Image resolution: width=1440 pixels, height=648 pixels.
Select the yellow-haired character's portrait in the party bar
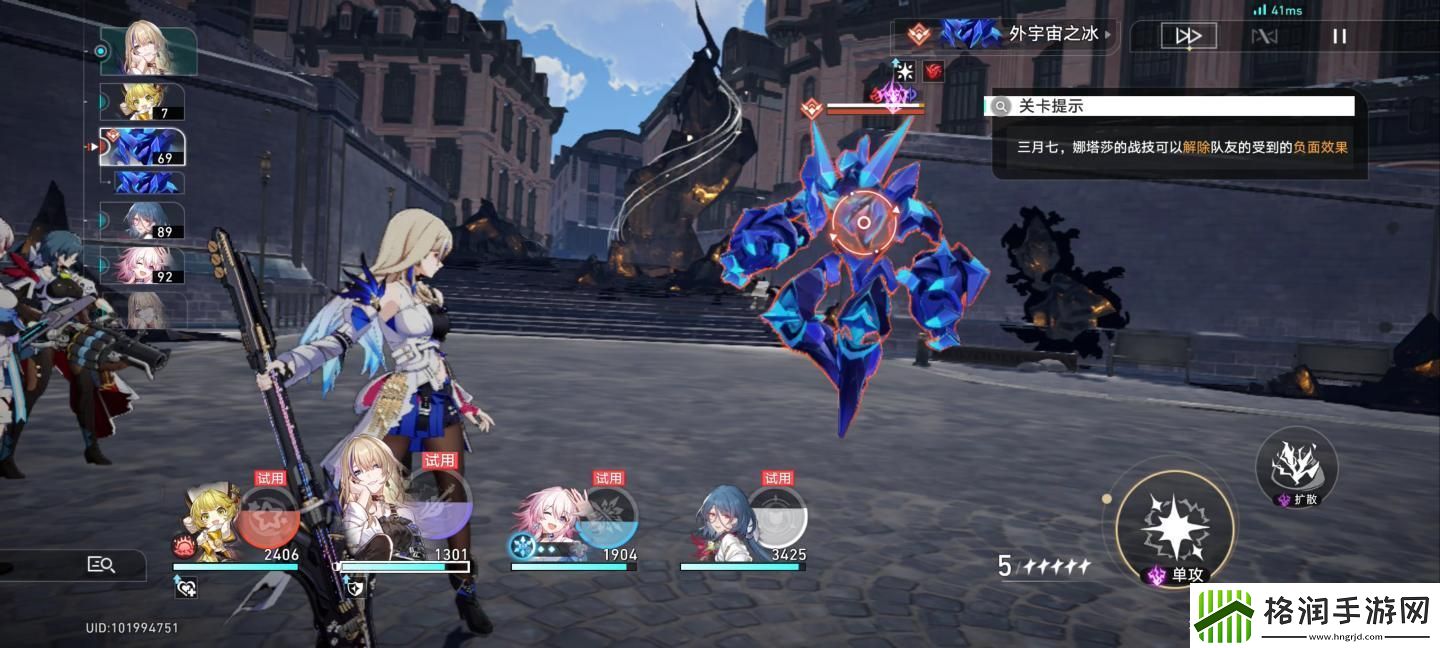[208, 525]
